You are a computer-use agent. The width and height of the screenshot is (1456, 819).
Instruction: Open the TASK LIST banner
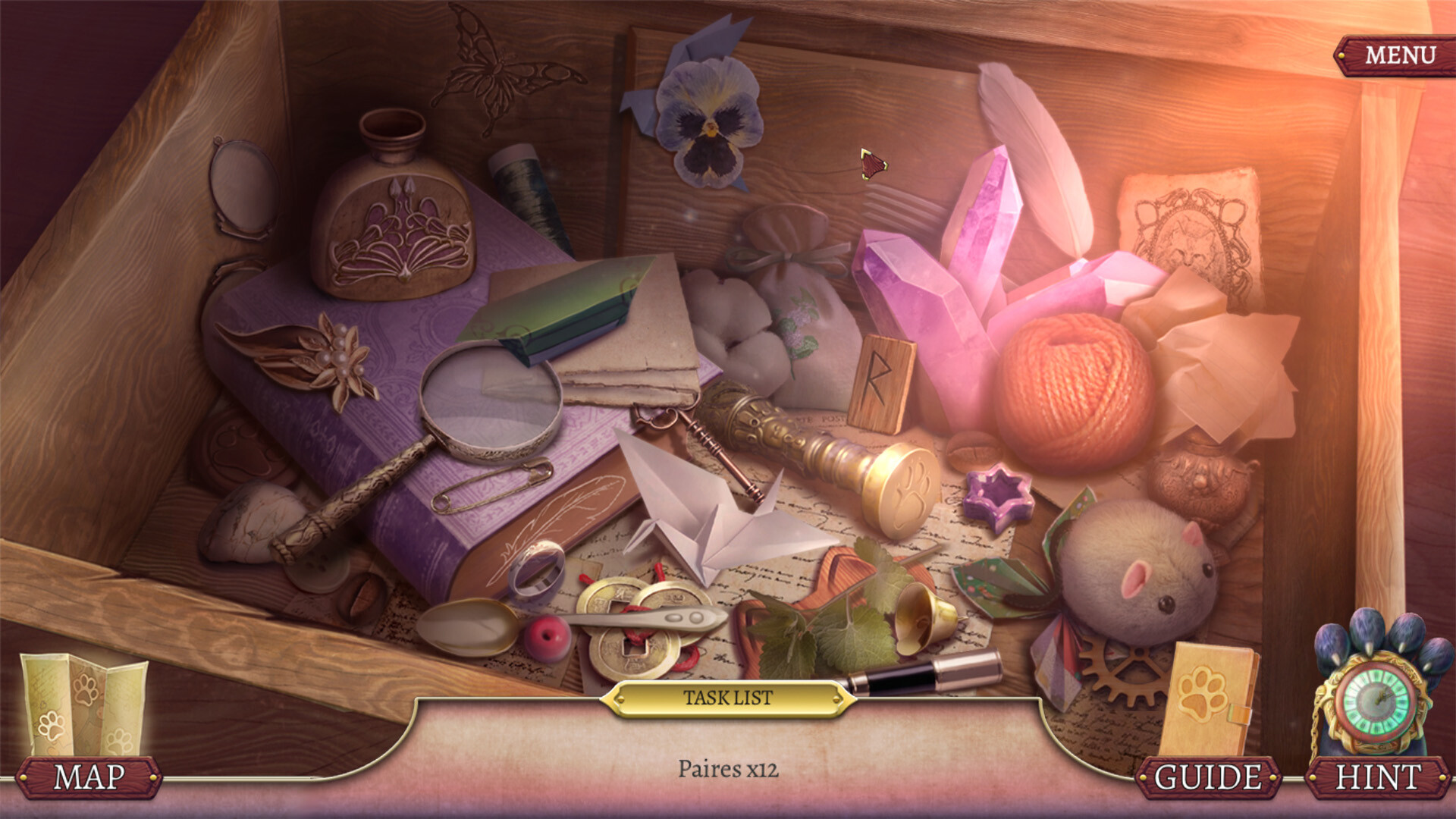pyautogui.click(x=728, y=699)
